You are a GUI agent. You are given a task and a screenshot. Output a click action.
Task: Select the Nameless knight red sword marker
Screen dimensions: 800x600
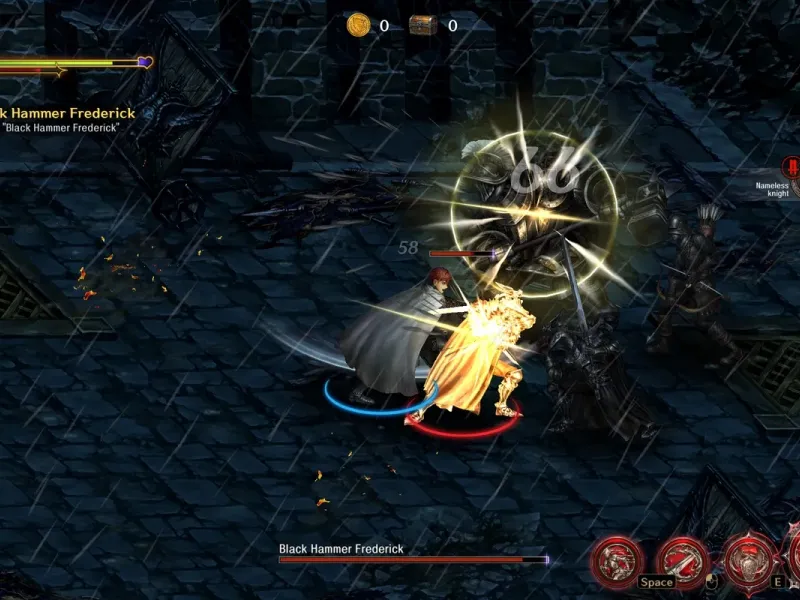pos(793,168)
